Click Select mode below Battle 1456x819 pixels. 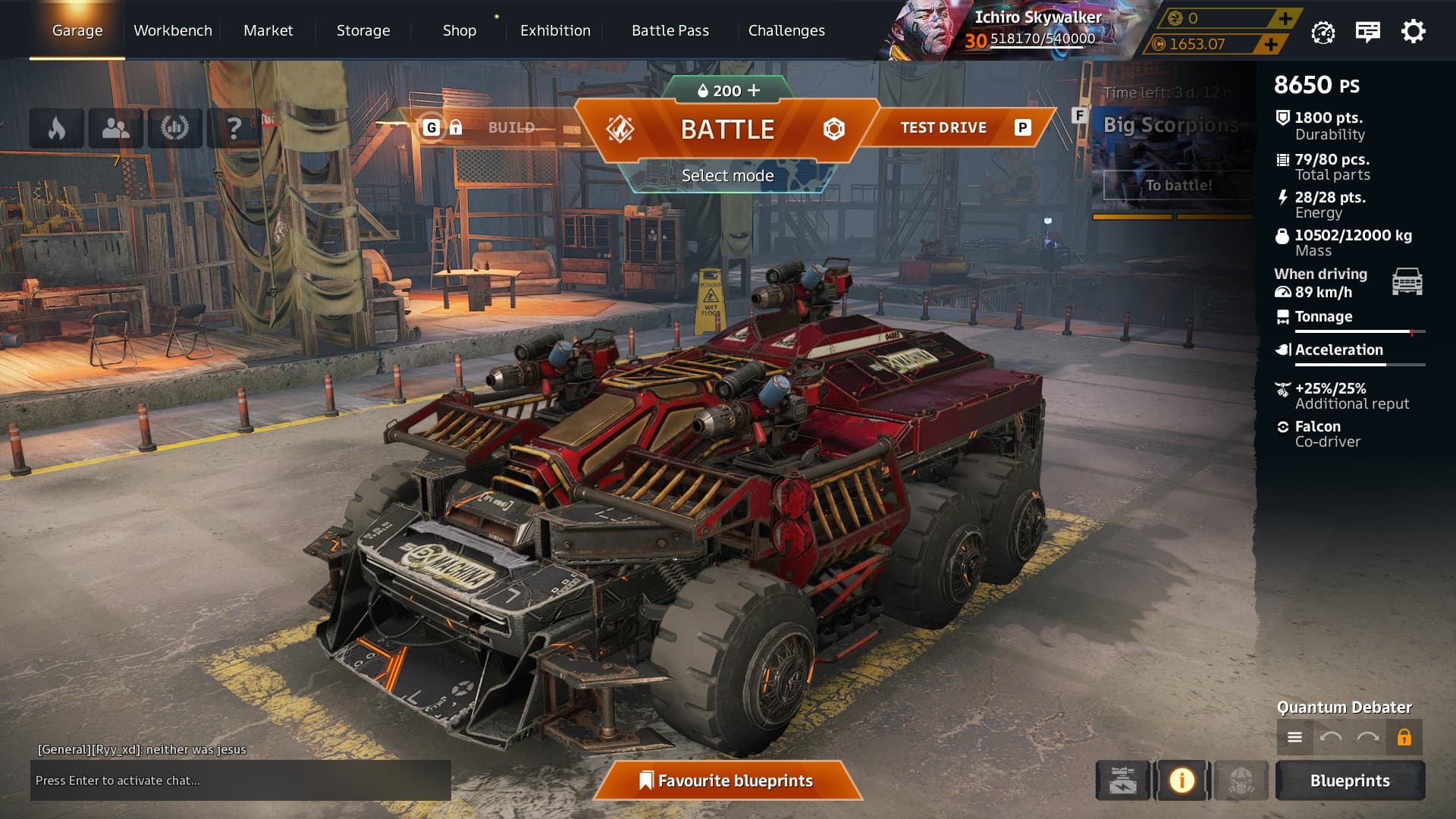[x=727, y=176]
